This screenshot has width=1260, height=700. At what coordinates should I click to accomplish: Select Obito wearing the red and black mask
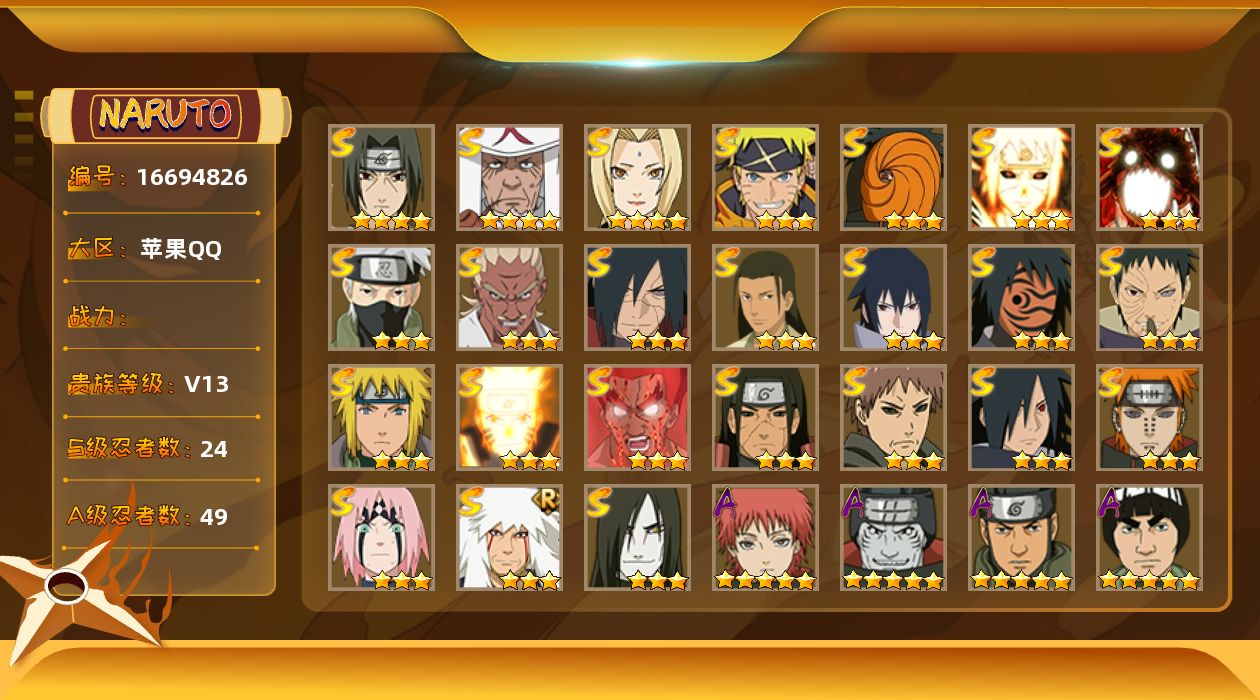click(x=1021, y=297)
